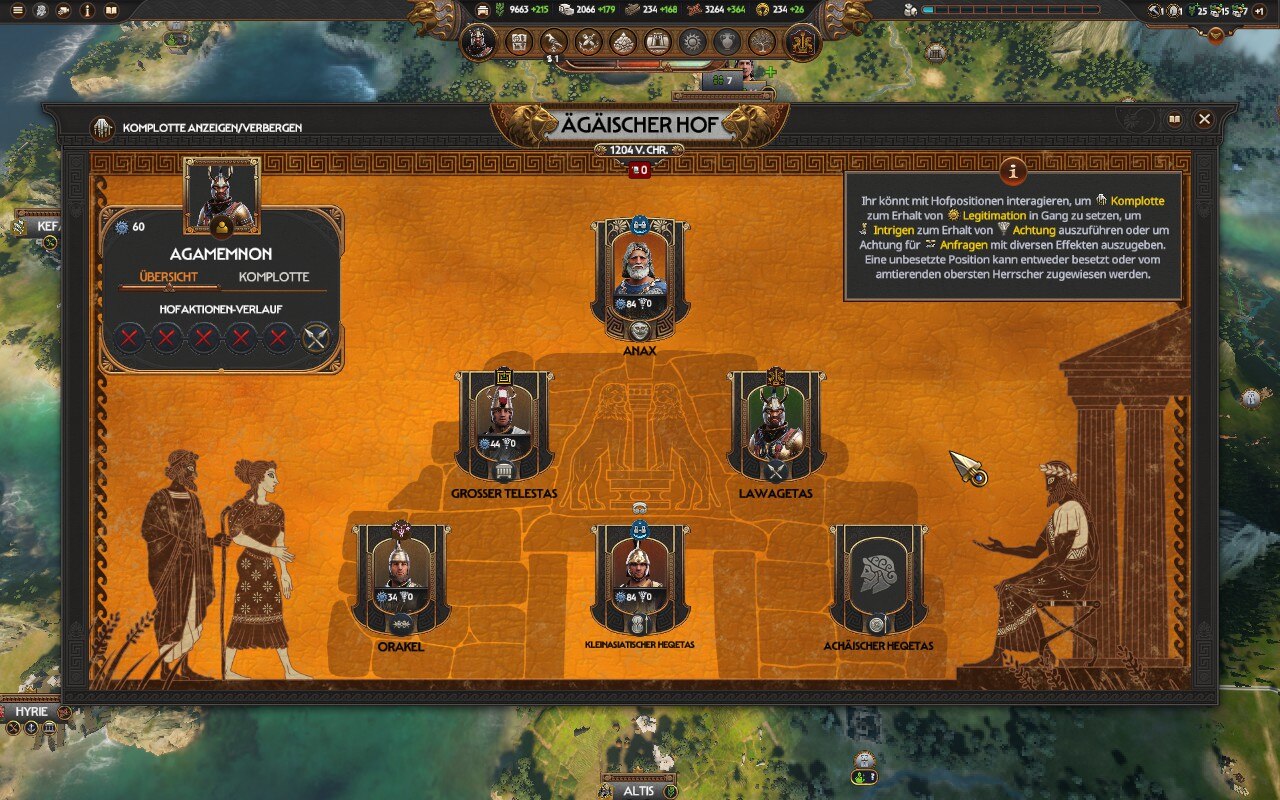The width and height of the screenshot is (1280, 800).
Task: Select the crossed-swords hof action icon
Action: 316,338
